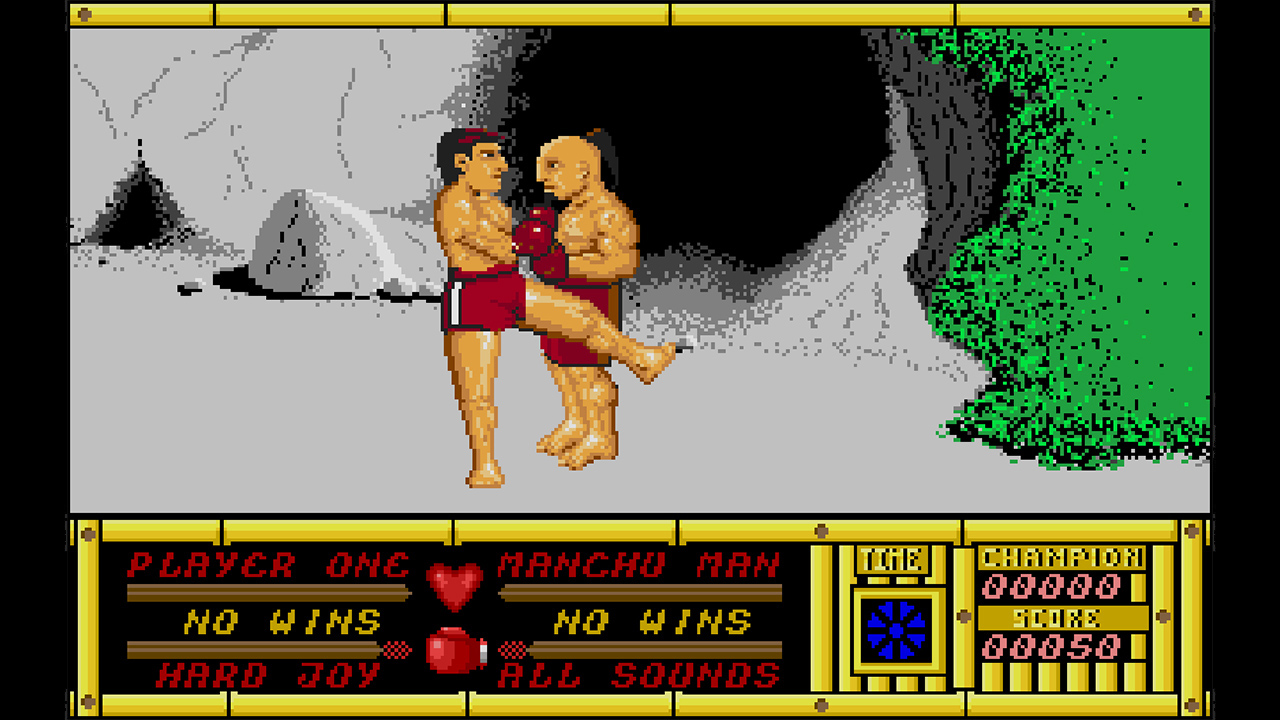This screenshot has height=720, width=1280.
Task: Toggle the HARD JOY control setting
Action: (265, 673)
